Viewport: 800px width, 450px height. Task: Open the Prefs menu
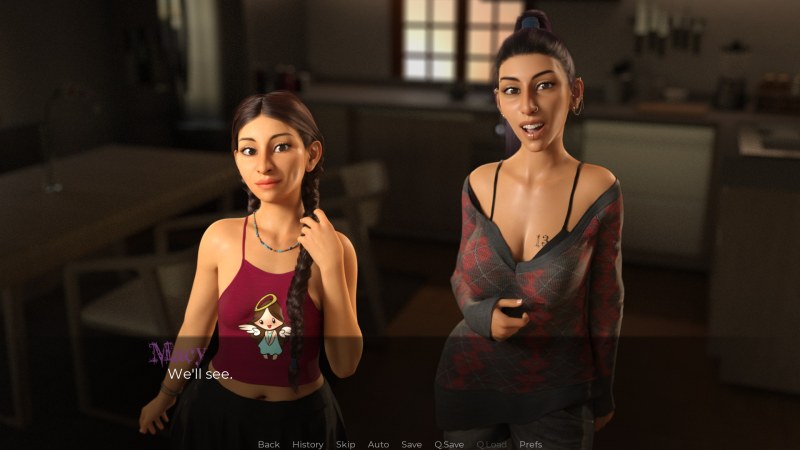[531, 444]
